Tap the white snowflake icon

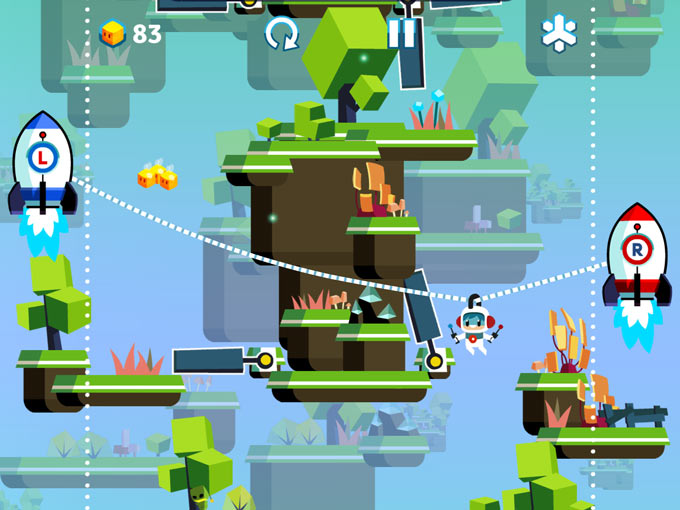pyautogui.click(x=559, y=33)
